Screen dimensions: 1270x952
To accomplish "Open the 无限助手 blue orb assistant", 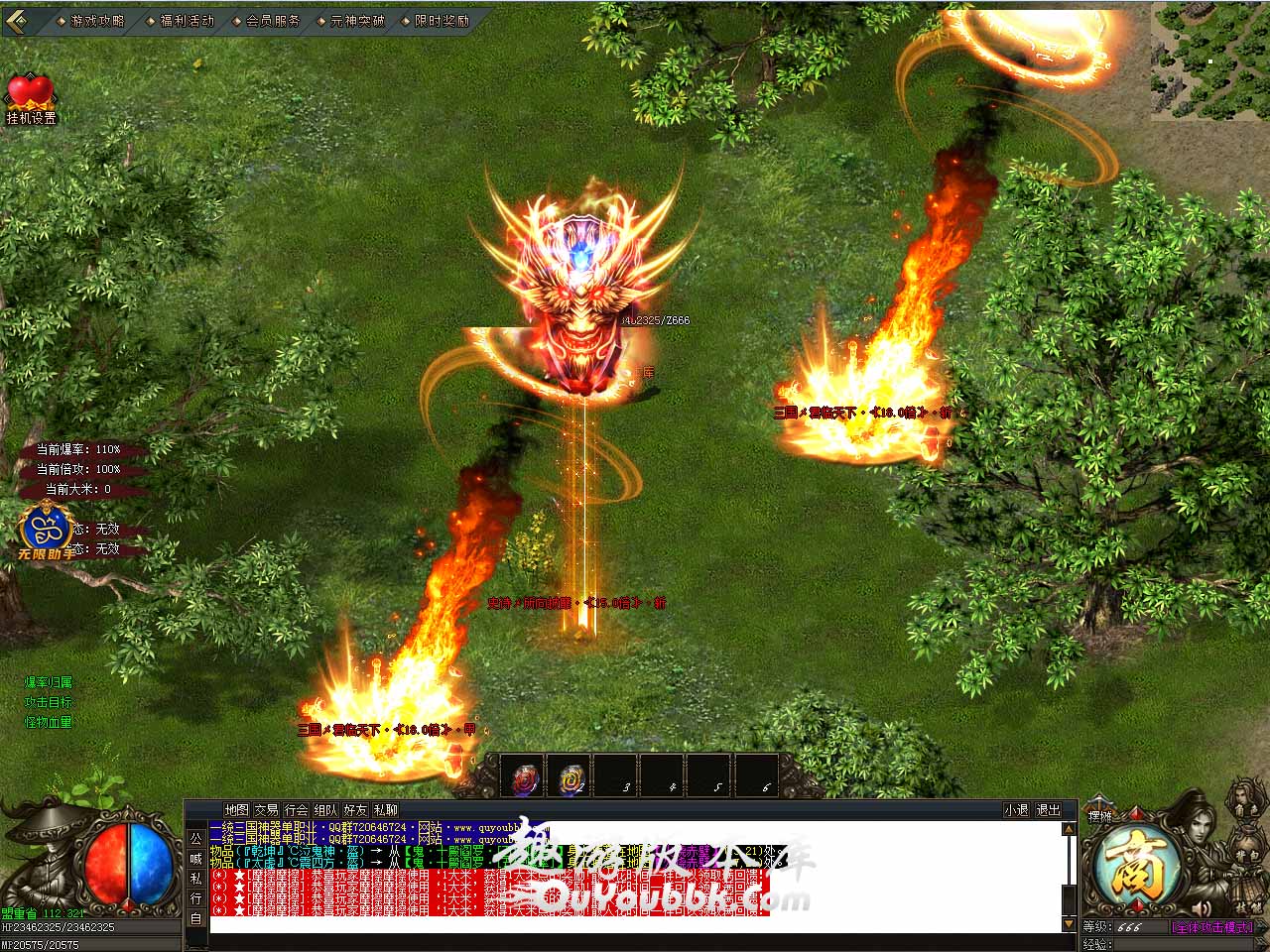I will (46, 529).
